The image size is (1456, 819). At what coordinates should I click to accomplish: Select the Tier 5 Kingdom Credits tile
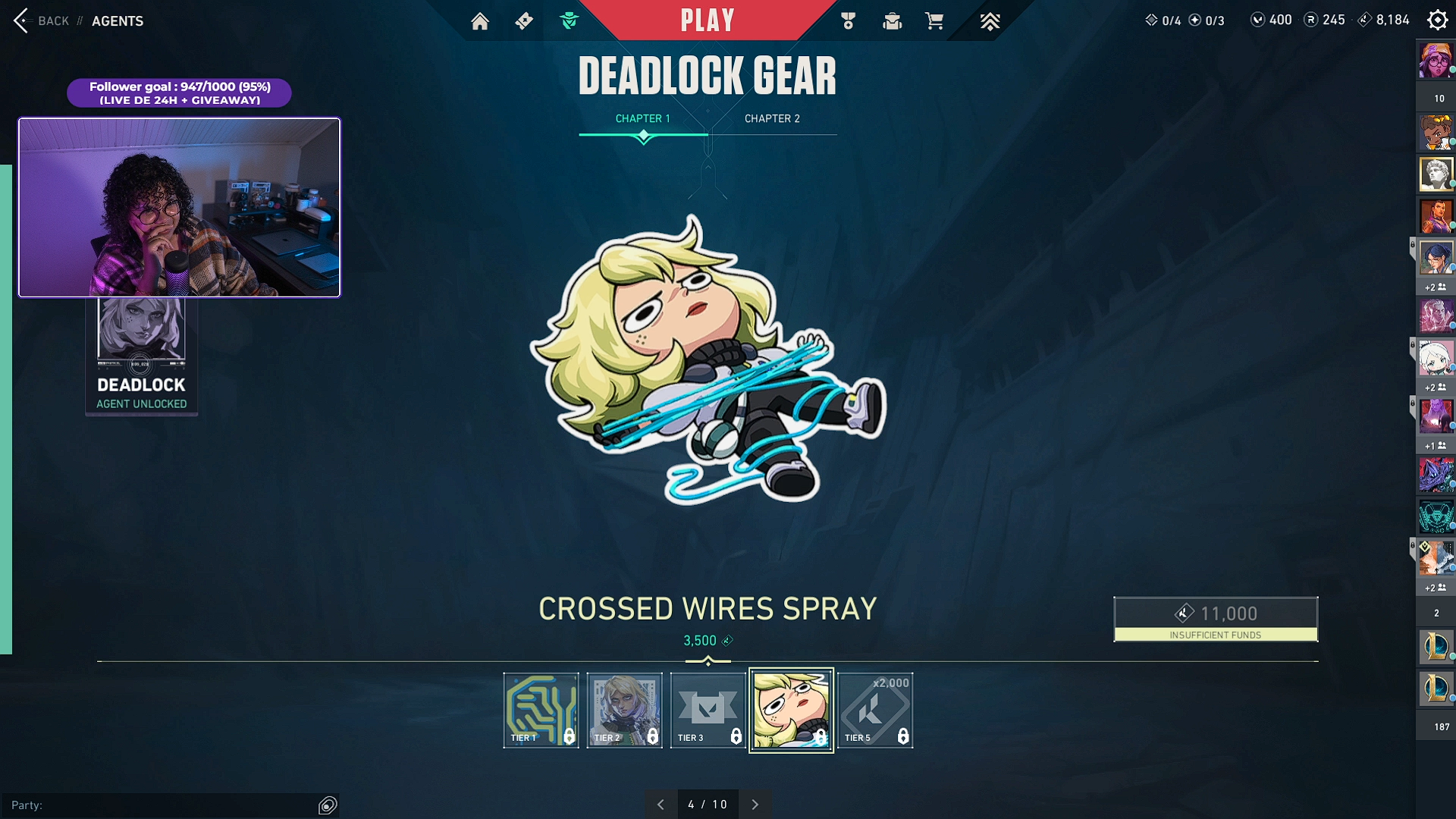click(875, 710)
